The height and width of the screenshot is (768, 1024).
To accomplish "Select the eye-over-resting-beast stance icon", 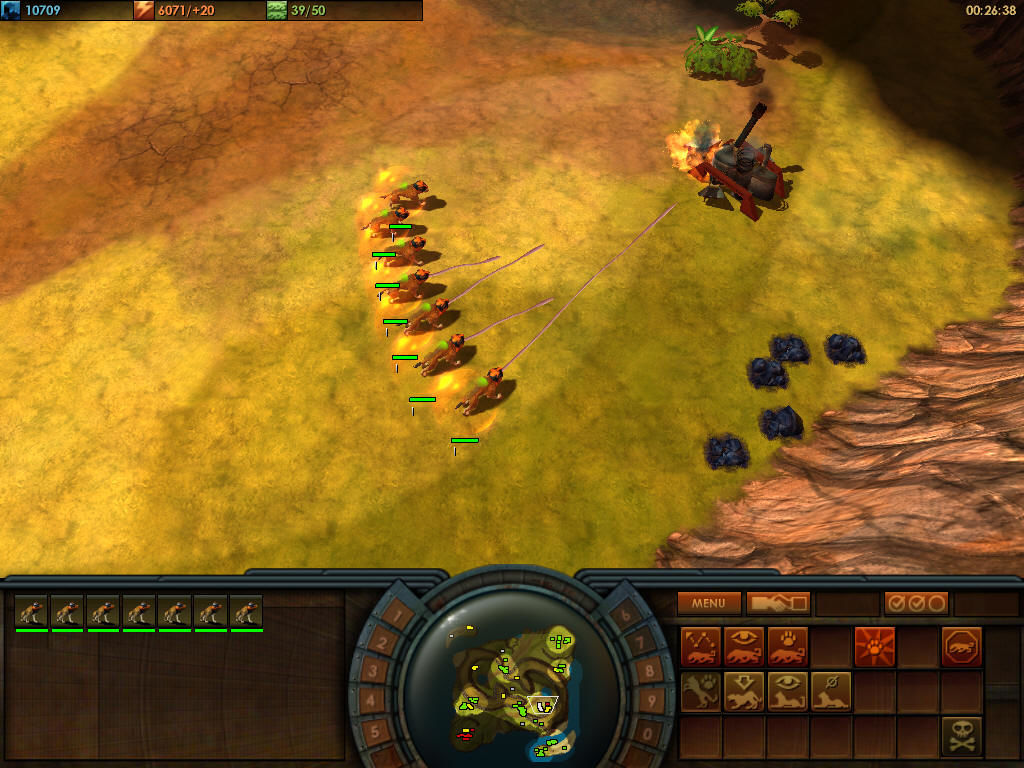I will [x=787, y=691].
